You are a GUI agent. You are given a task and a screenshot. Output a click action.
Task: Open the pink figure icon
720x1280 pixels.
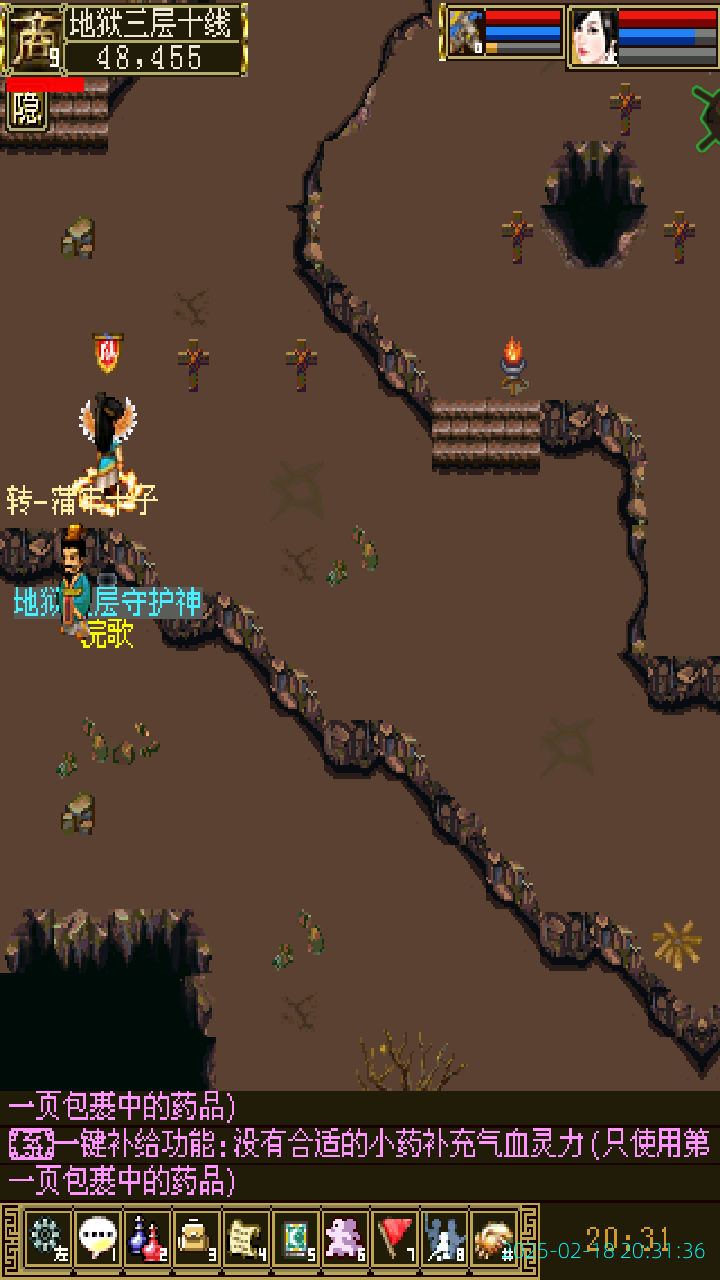tap(345, 1237)
